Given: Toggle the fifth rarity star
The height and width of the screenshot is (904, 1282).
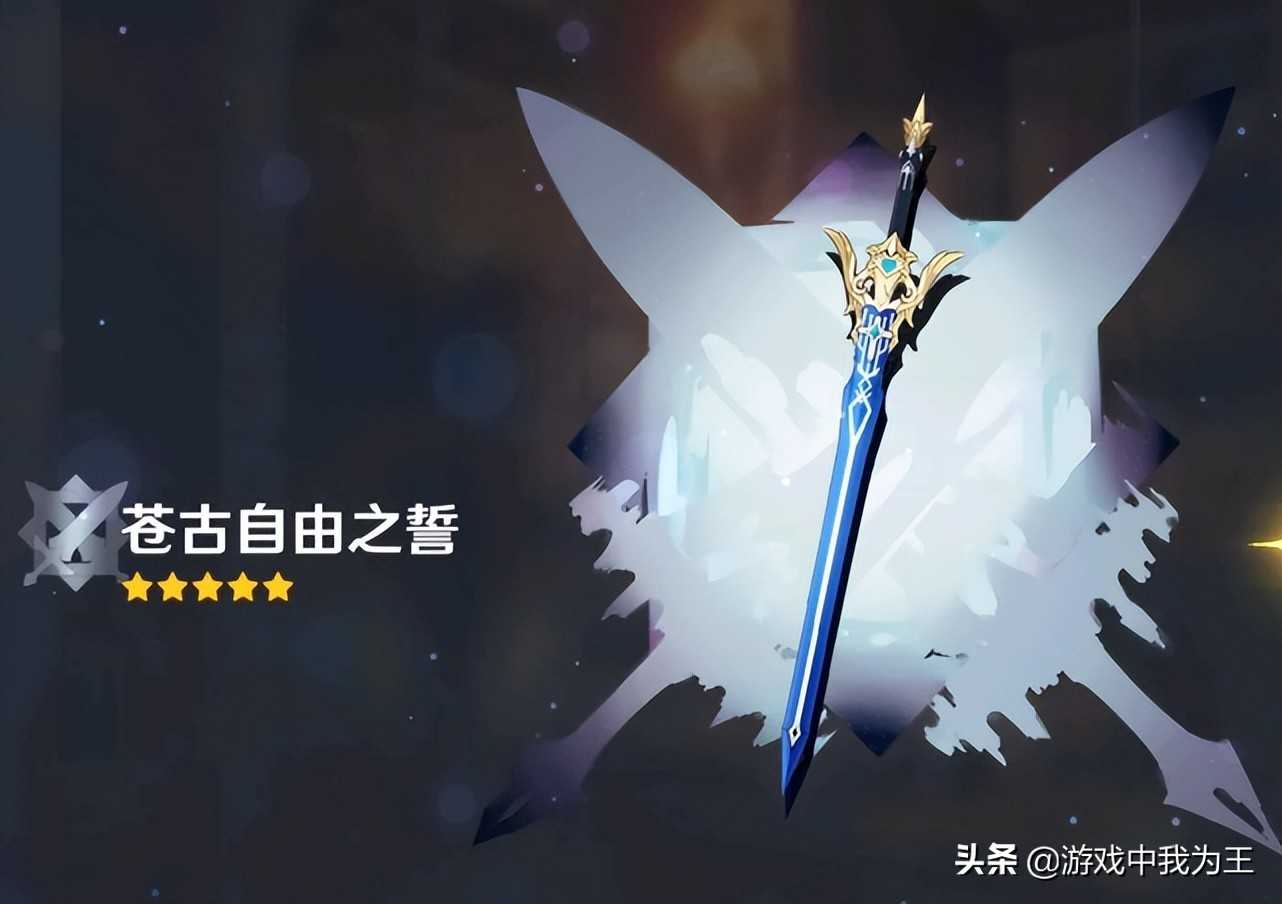Looking at the screenshot, I should 277,587.
